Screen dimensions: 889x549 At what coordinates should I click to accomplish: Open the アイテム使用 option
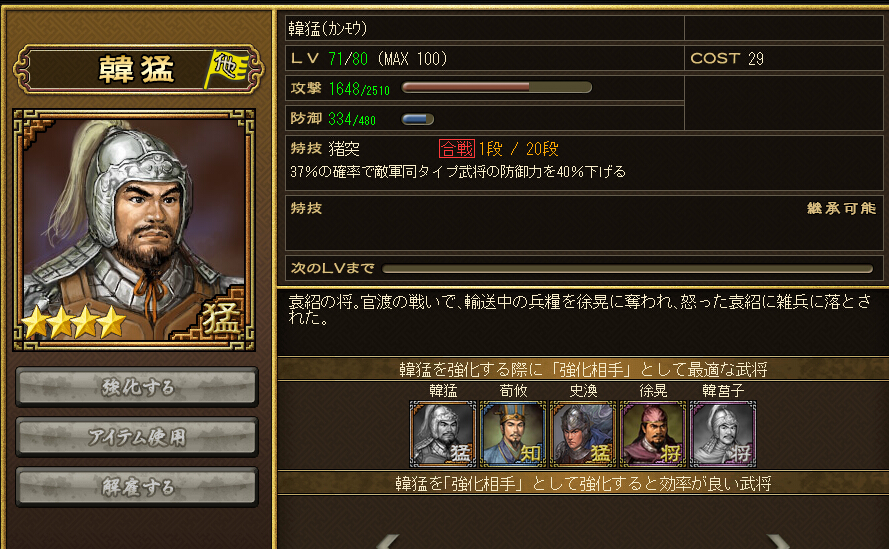(137, 437)
